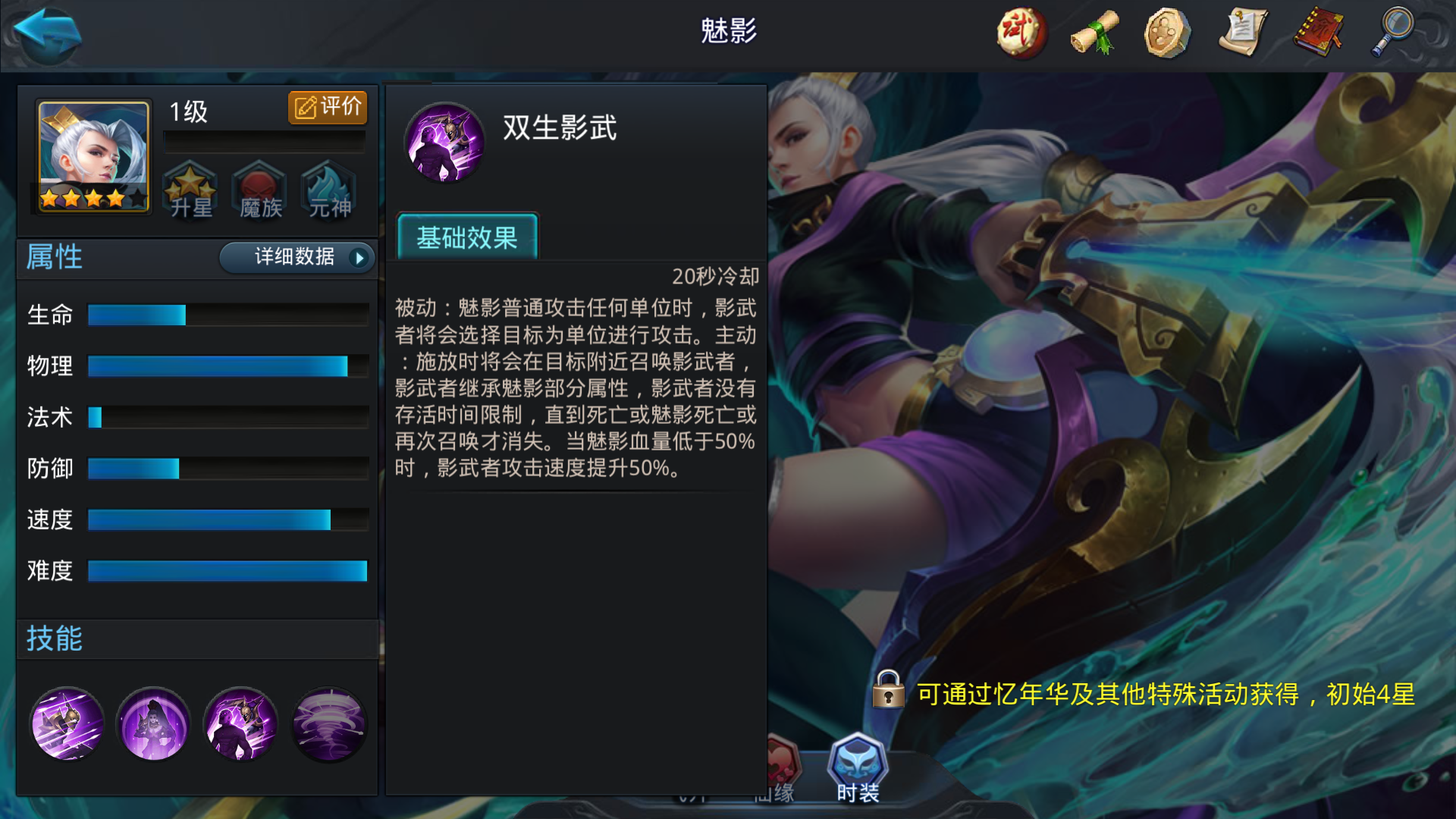Open the pinned scroll document icon

[x=1241, y=32]
